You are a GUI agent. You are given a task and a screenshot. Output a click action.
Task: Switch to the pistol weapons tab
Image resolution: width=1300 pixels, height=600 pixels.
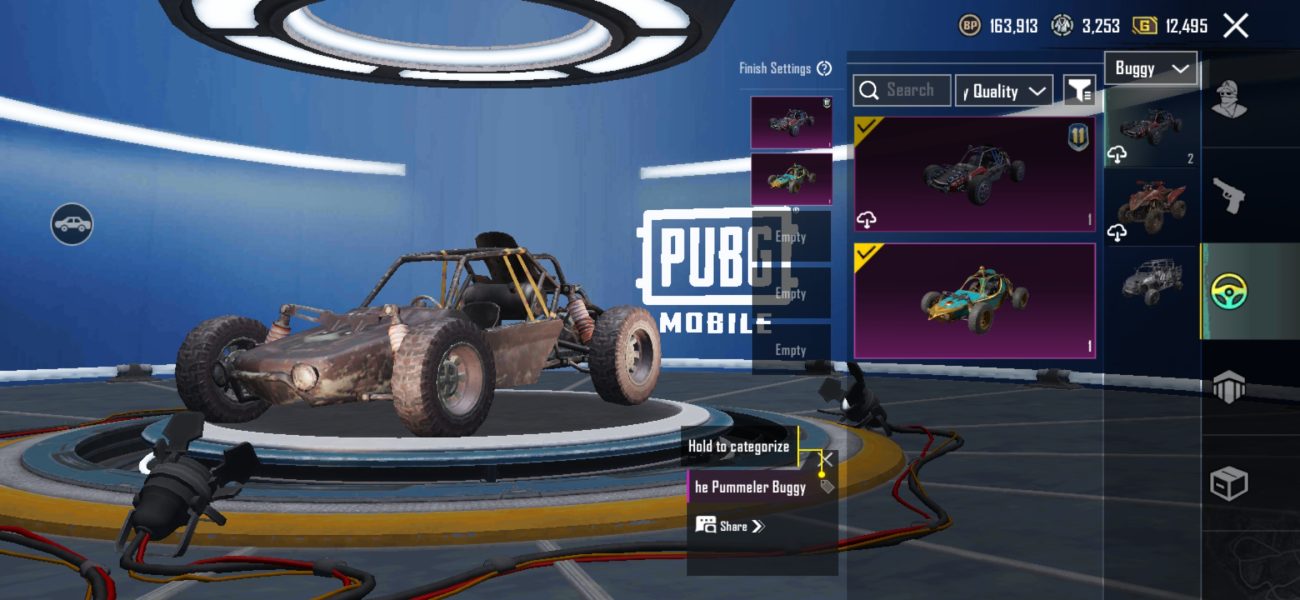coord(1229,196)
